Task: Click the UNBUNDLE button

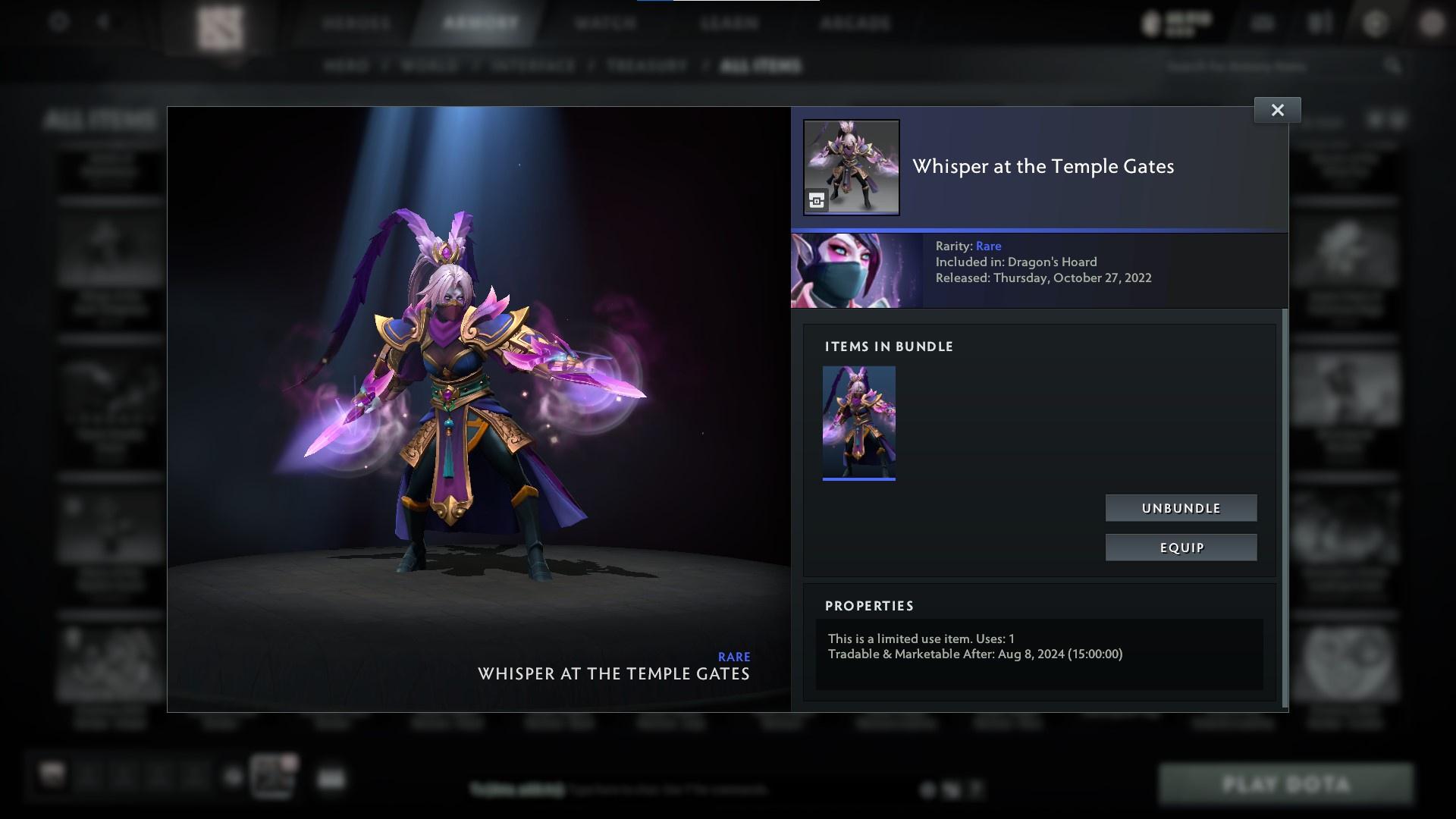Action: [x=1181, y=508]
